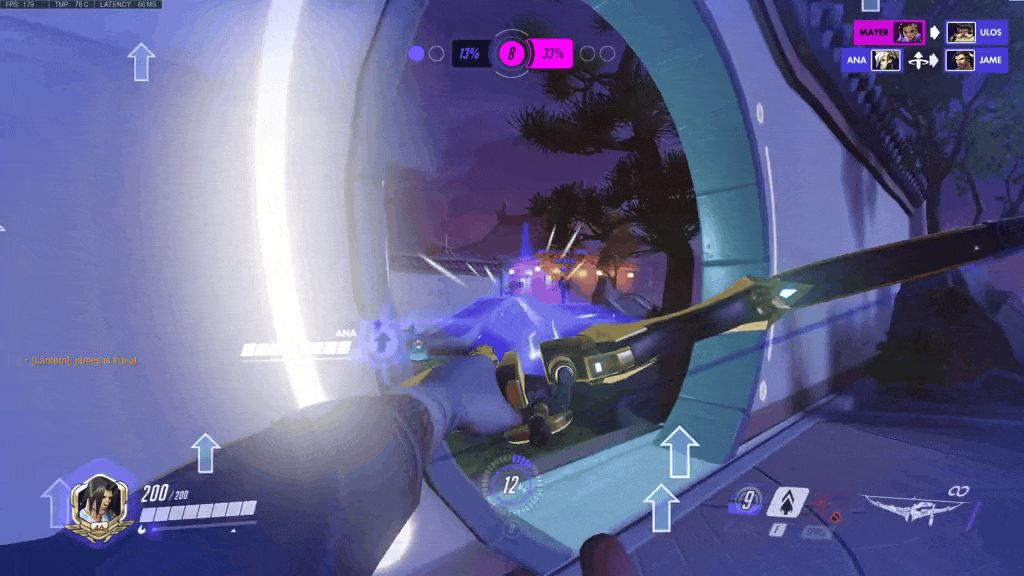The height and width of the screenshot is (576, 1024).
Task: Click the JAME kill feed portrait
Action: pos(961,60)
